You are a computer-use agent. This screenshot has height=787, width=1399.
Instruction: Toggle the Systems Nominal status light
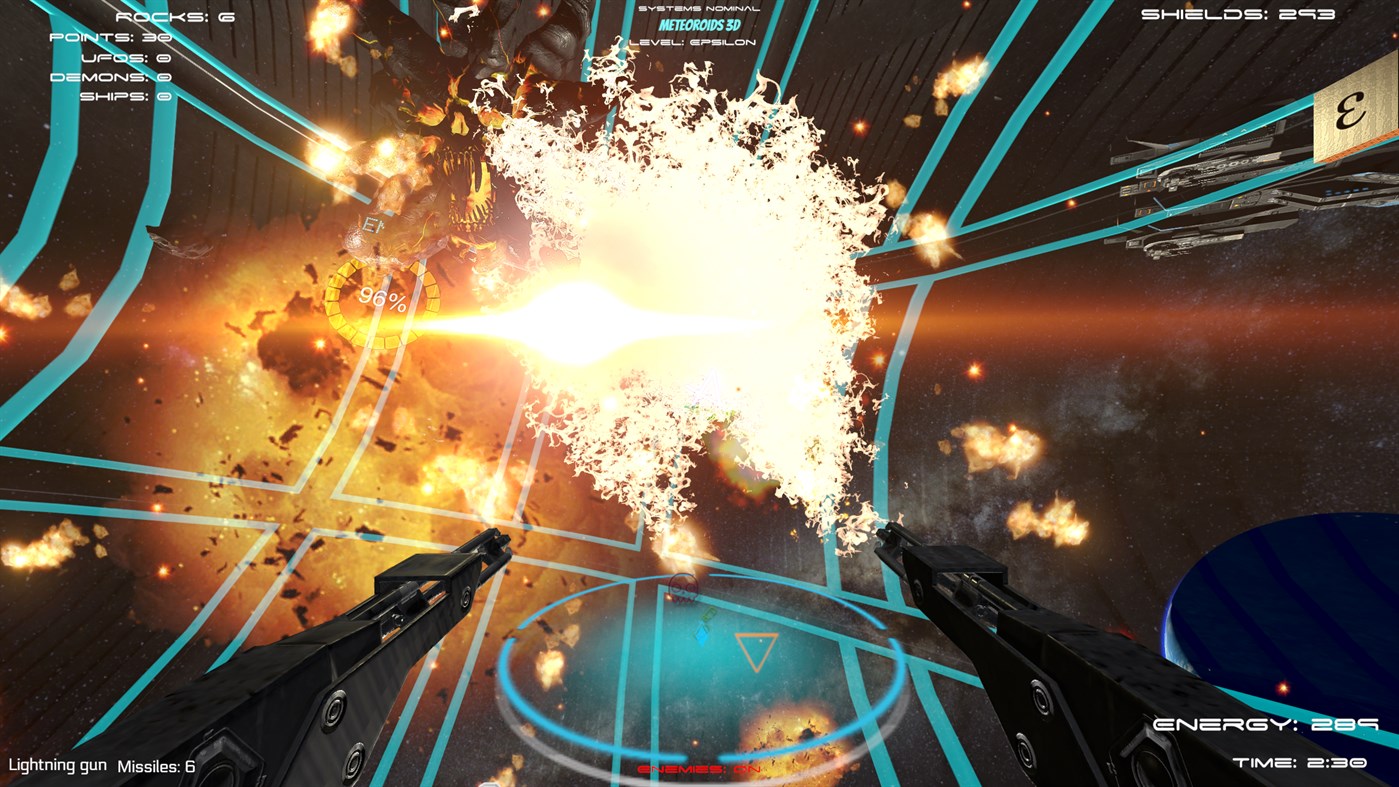tap(698, 8)
